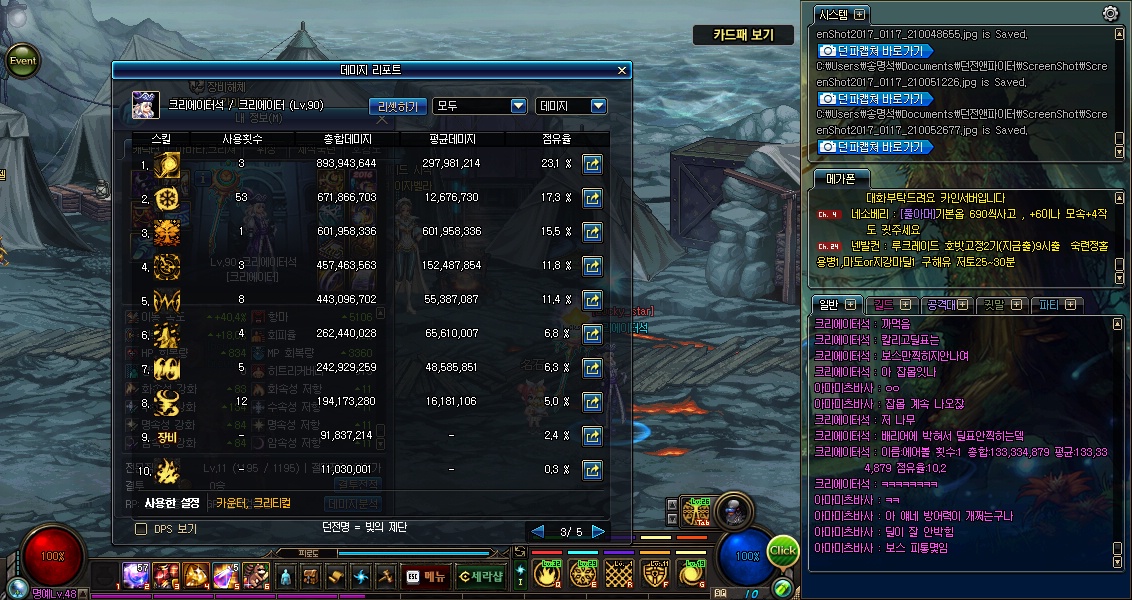Open the 세라샵 shop button
The width and height of the screenshot is (1132, 600).
click(x=481, y=576)
